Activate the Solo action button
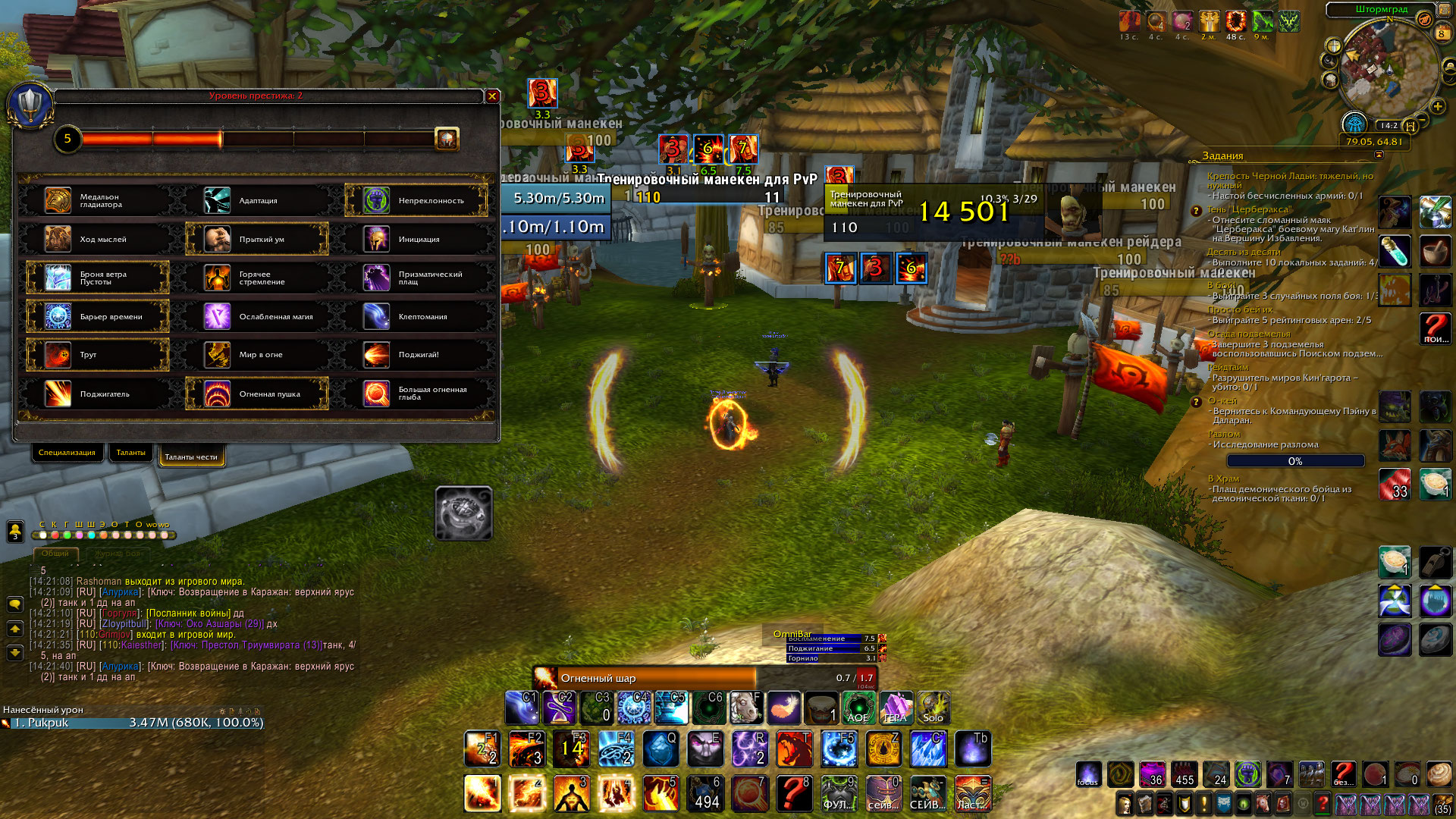 933,708
